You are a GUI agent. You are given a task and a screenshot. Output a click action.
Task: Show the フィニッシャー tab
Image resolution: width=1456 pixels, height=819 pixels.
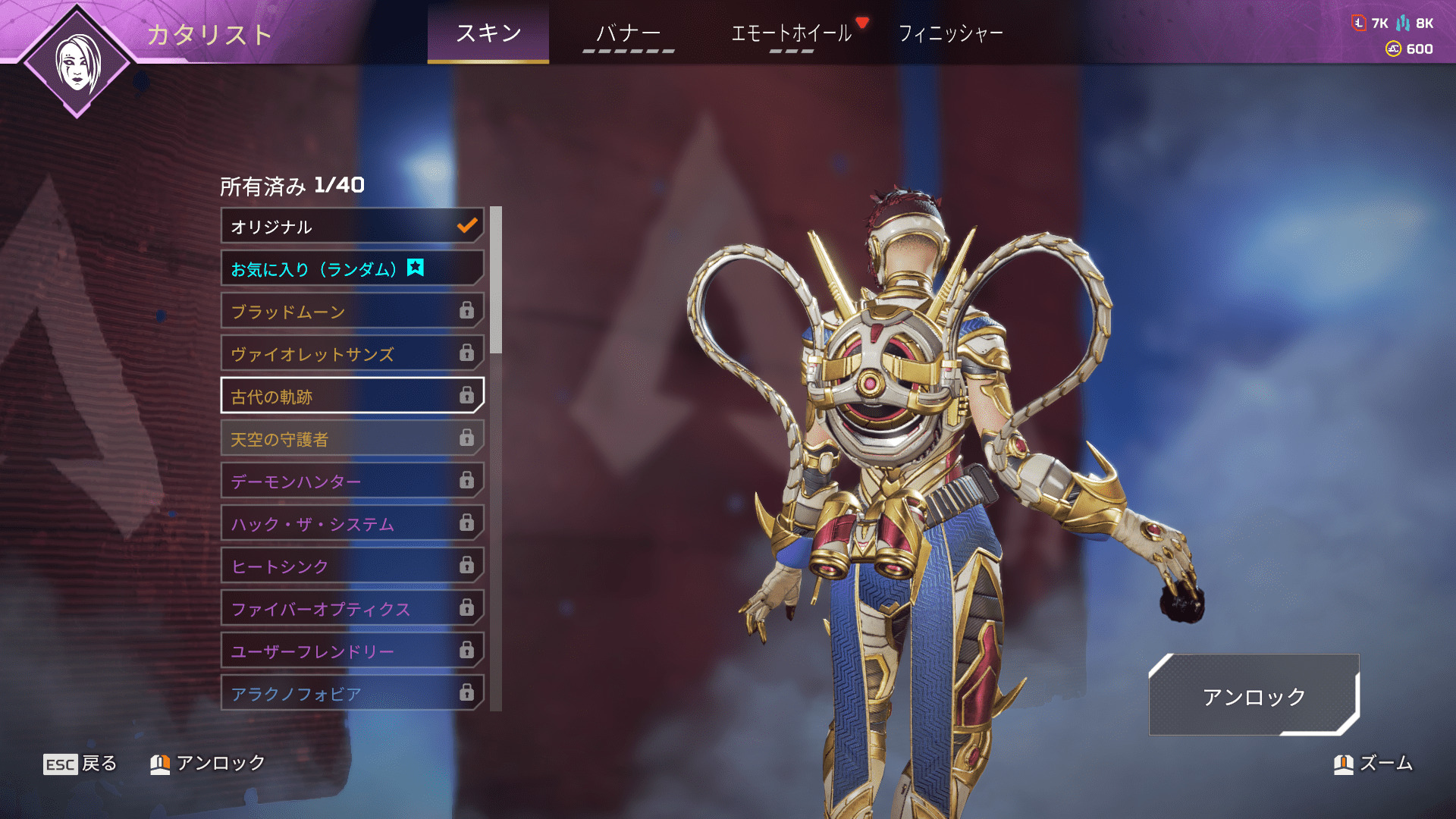tap(950, 33)
